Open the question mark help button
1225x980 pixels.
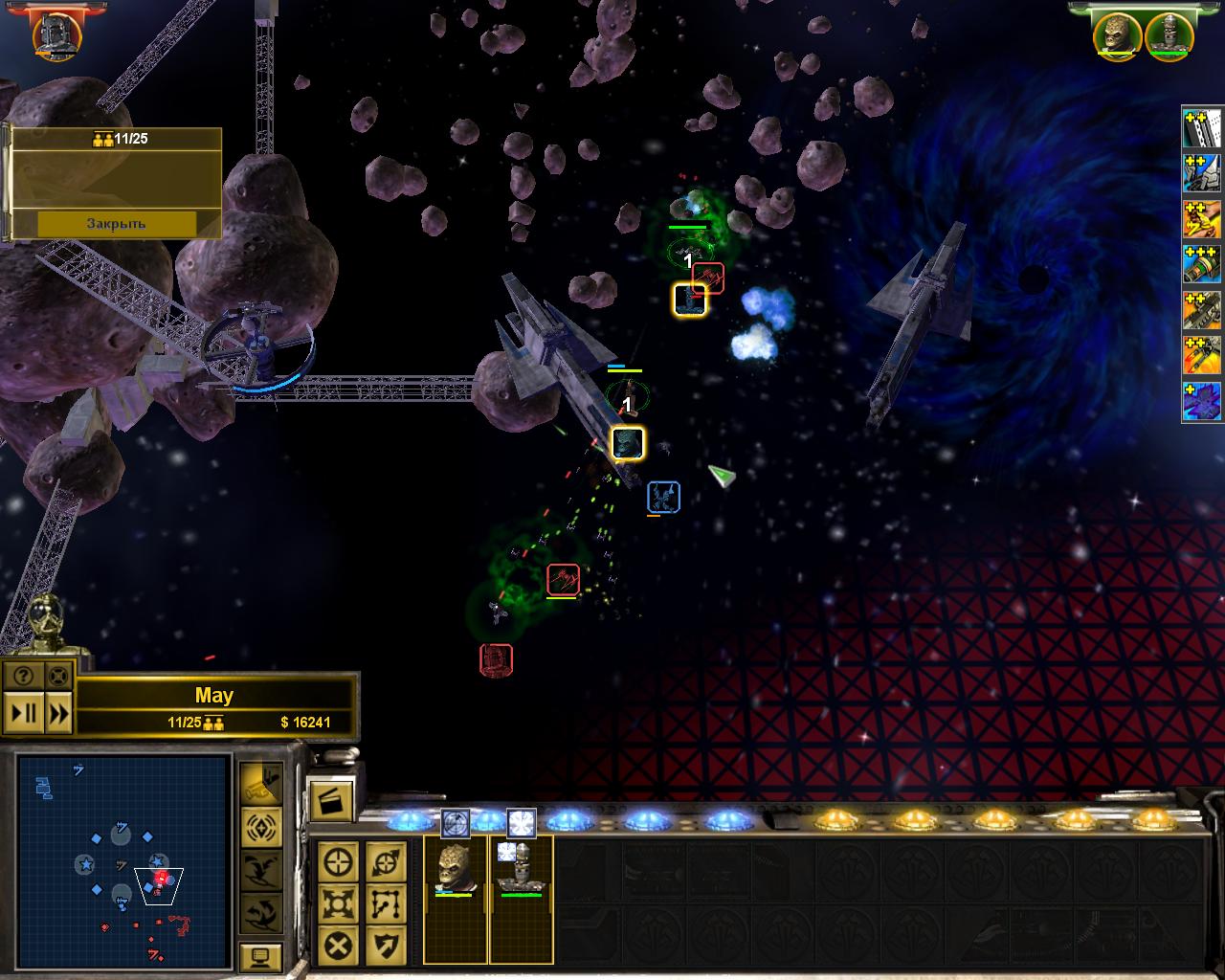(x=24, y=677)
